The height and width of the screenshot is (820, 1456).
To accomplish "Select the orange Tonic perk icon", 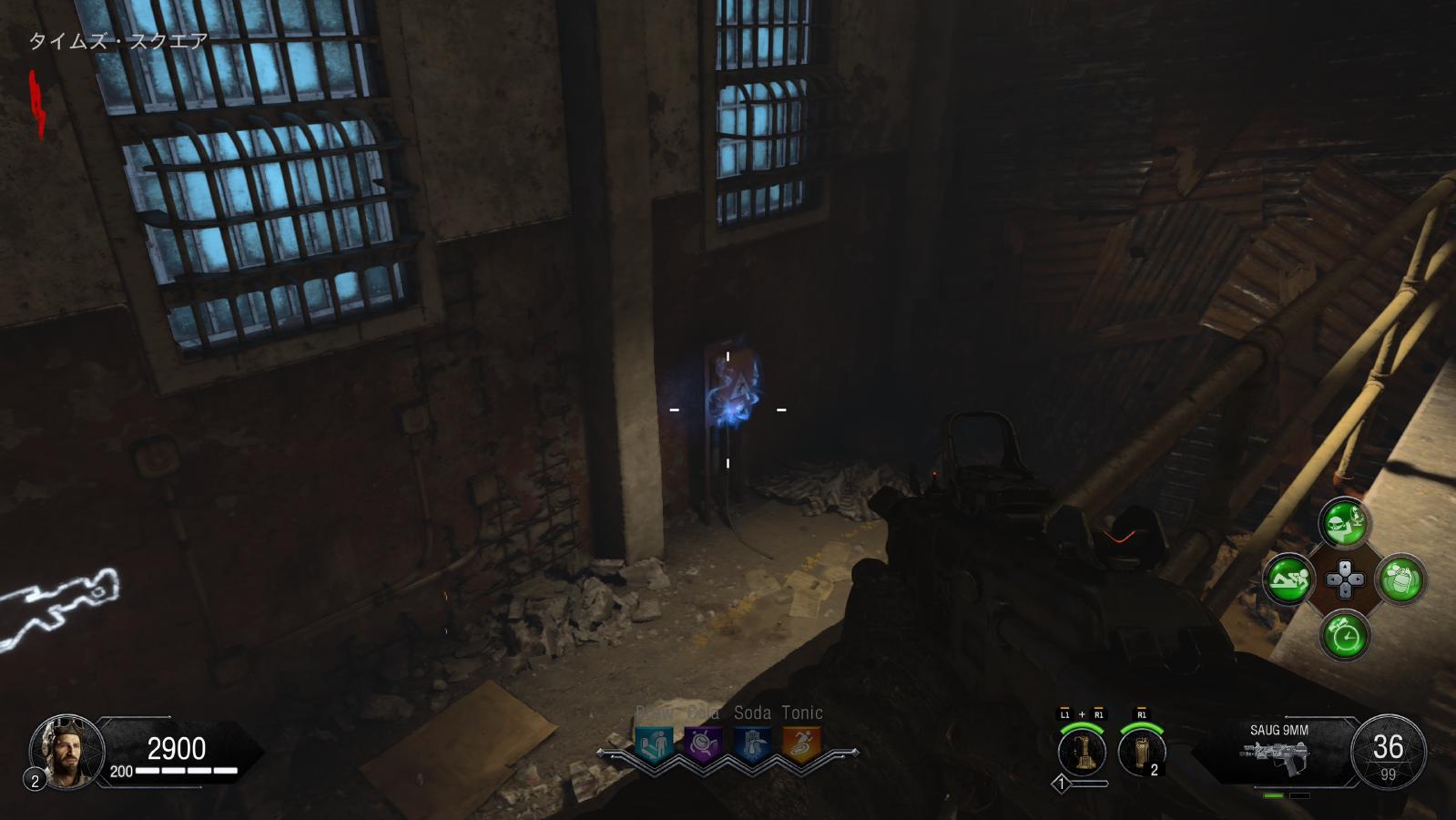I will coord(801,744).
